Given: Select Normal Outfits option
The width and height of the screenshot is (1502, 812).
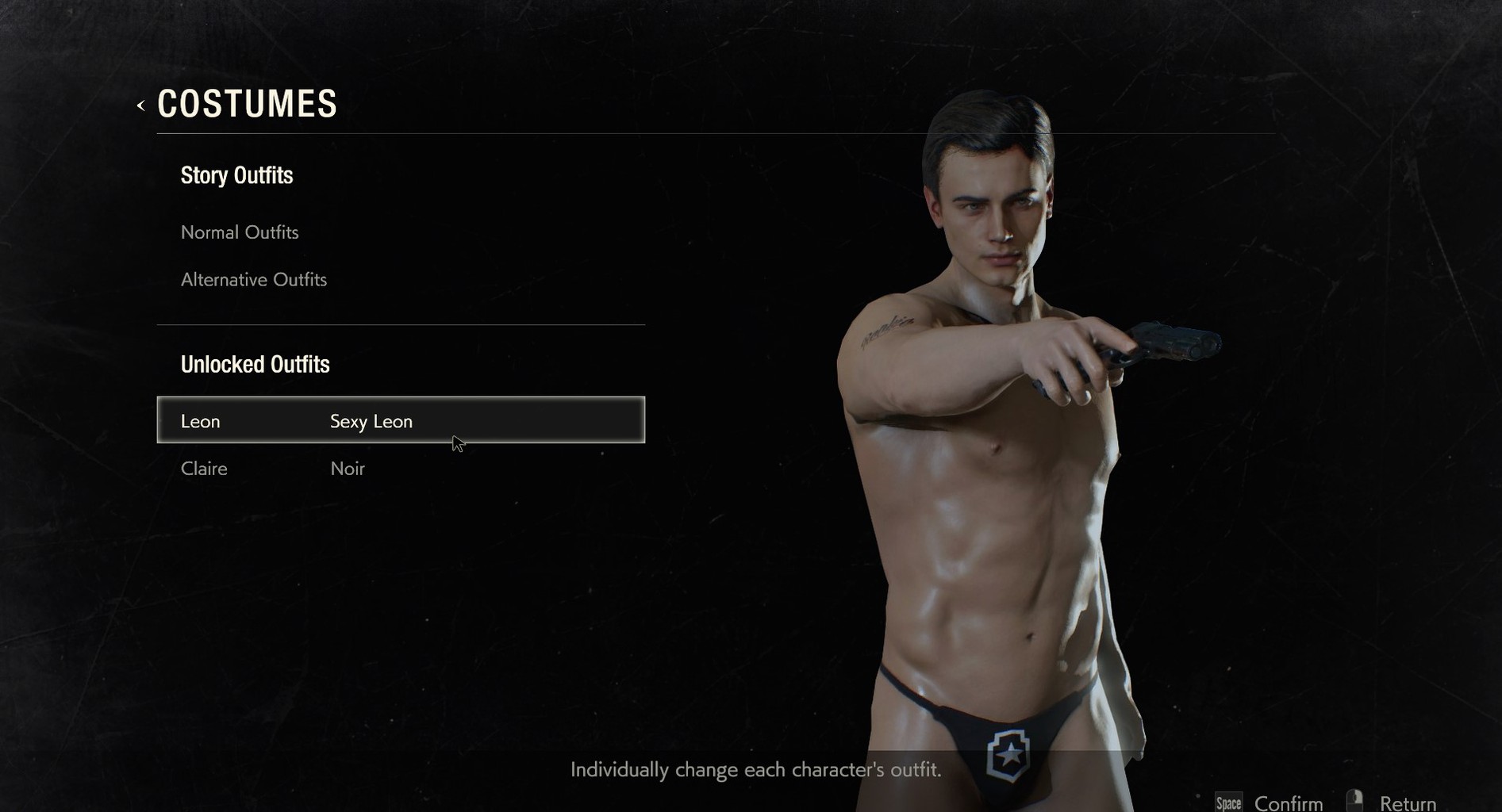Looking at the screenshot, I should coord(240,232).
